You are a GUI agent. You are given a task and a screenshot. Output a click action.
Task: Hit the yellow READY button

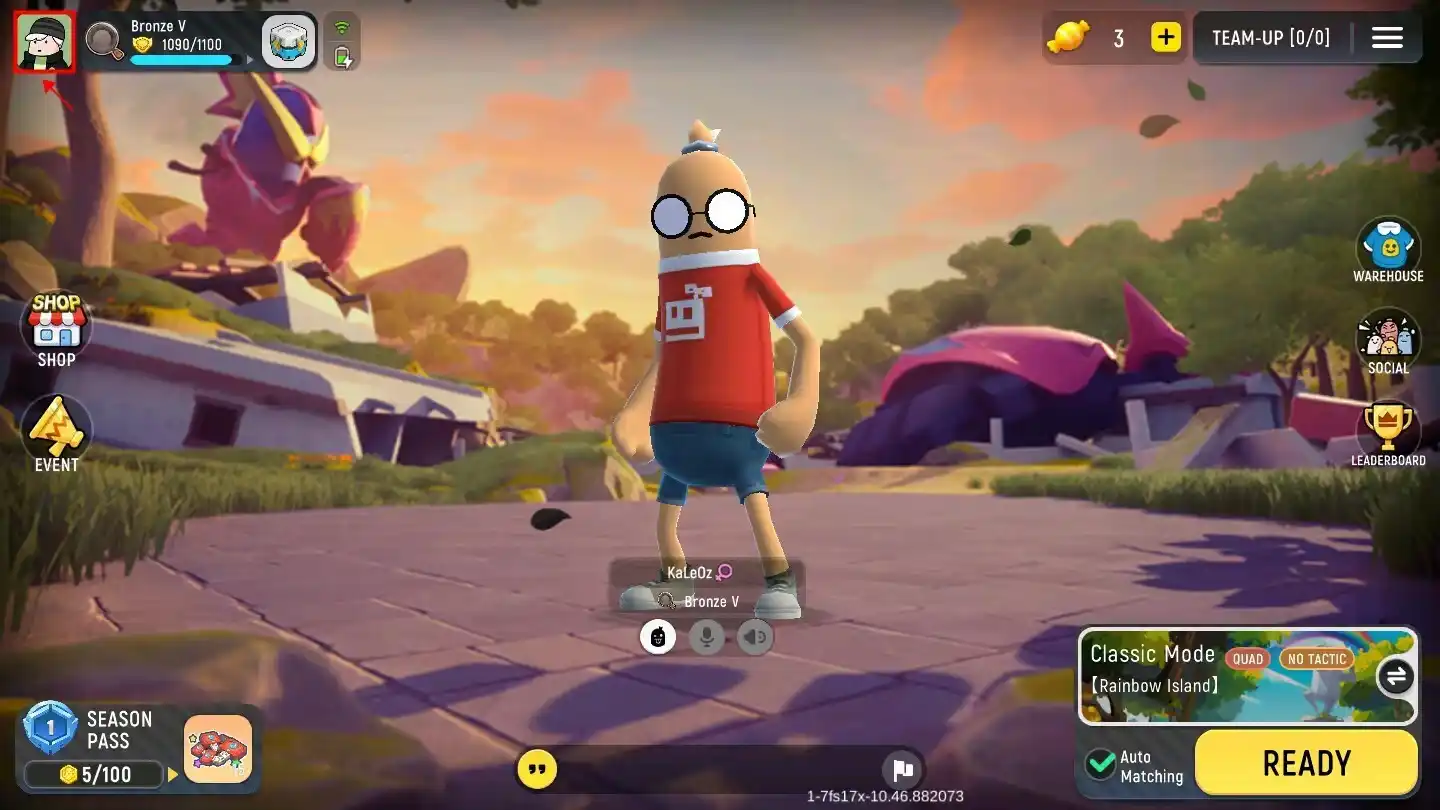1306,764
